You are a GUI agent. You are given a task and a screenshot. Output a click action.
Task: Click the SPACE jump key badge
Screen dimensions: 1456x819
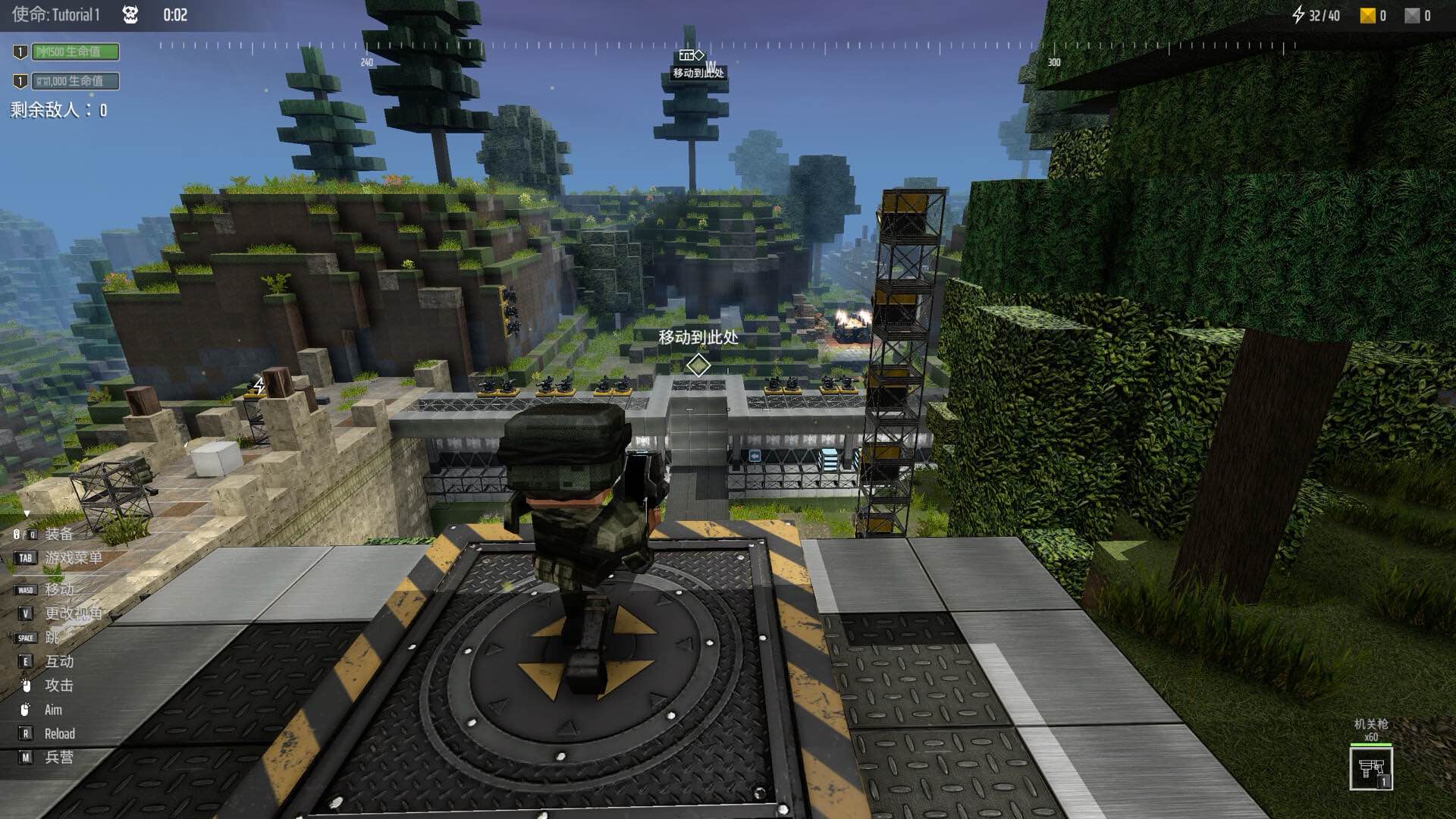pos(25,637)
